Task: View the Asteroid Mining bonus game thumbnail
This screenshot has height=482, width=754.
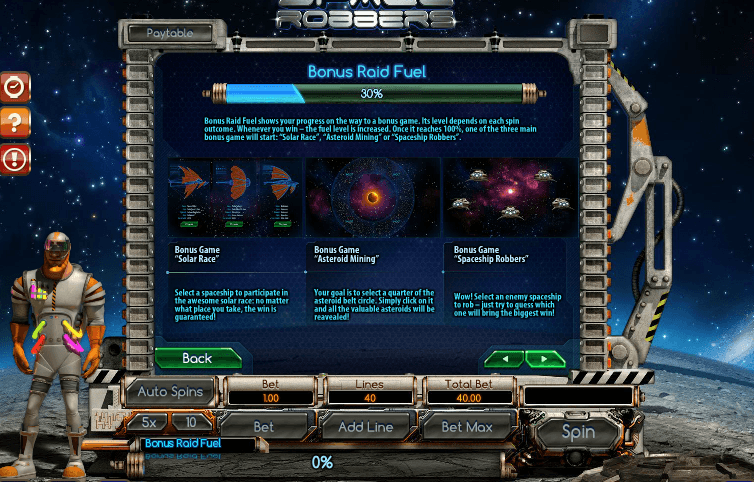Action: (372, 197)
